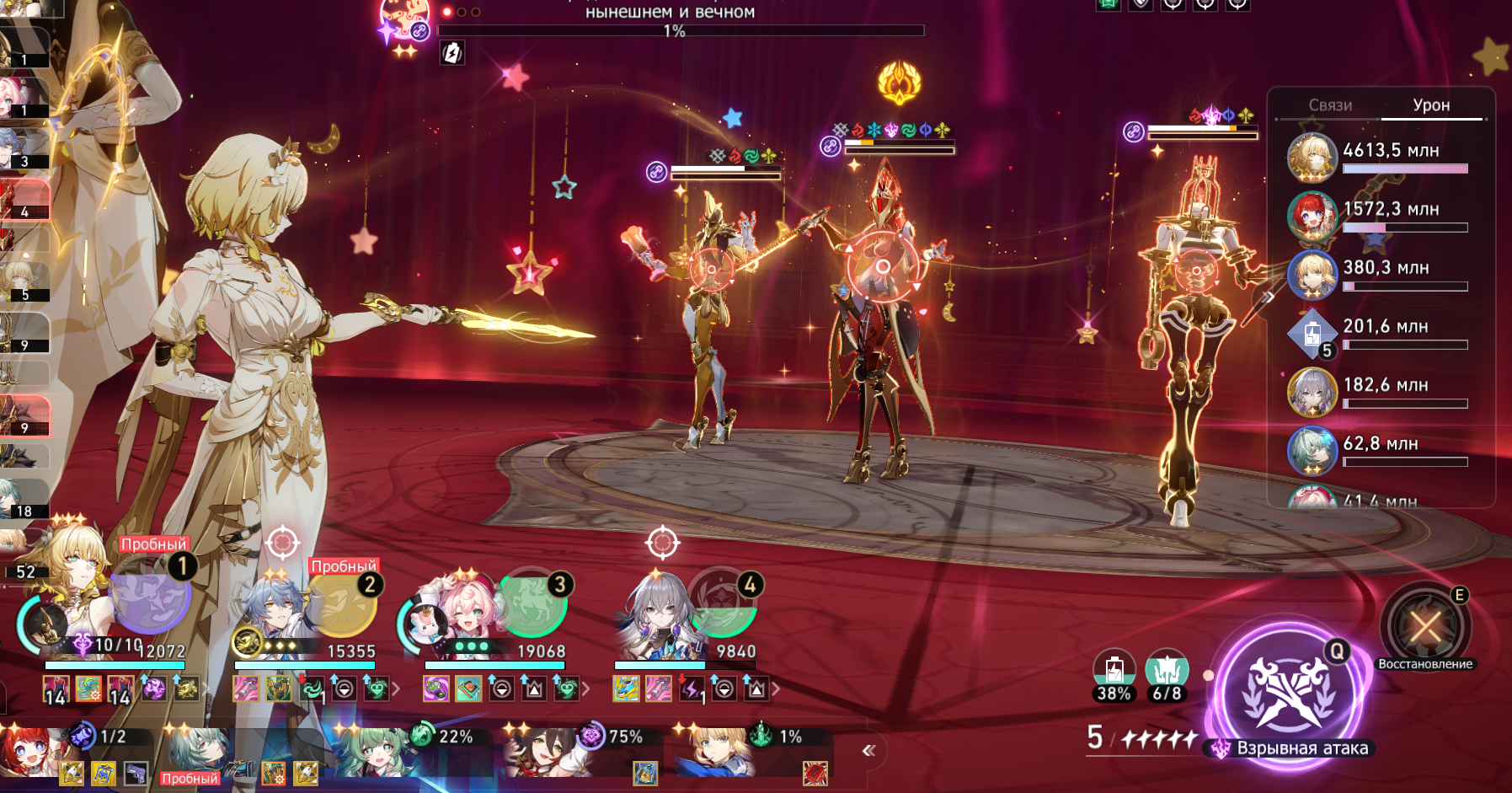Collapse the bottom panel with double-arrow button
This screenshot has height=793, width=1512.
pos(869,750)
